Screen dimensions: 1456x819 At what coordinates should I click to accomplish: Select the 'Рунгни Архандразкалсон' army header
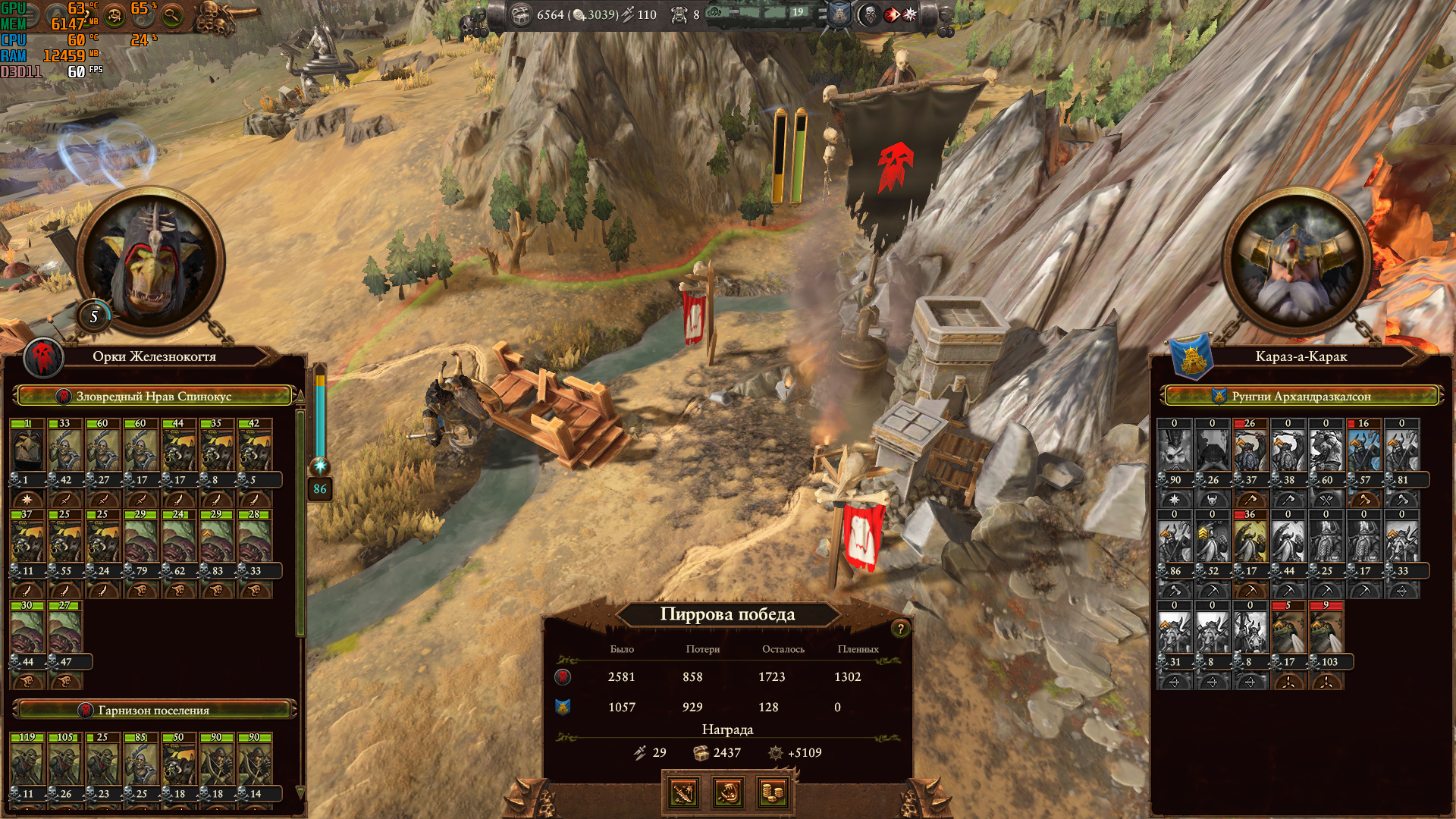coord(1301,396)
